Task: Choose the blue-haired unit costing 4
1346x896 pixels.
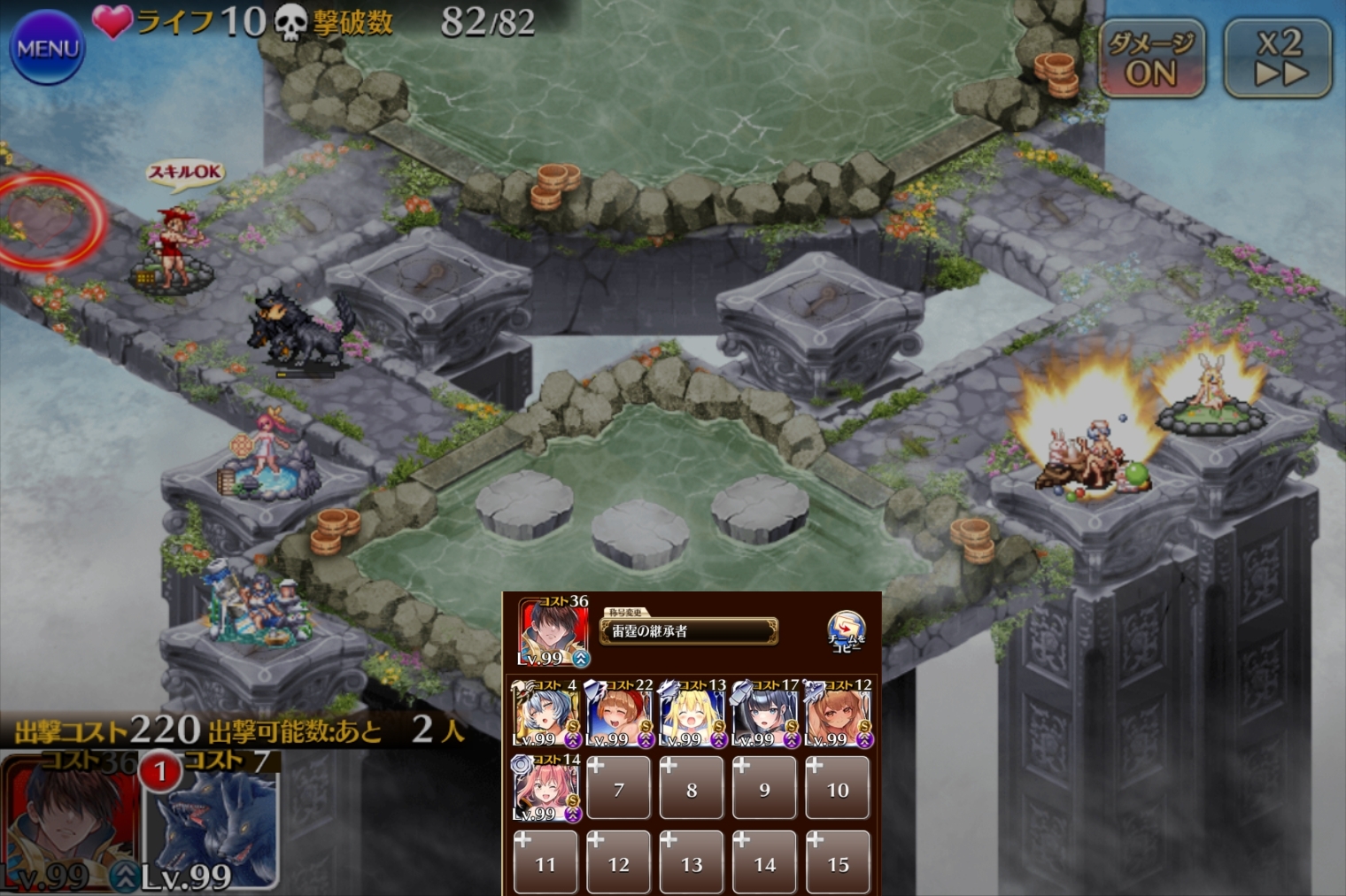Action: point(545,714)
